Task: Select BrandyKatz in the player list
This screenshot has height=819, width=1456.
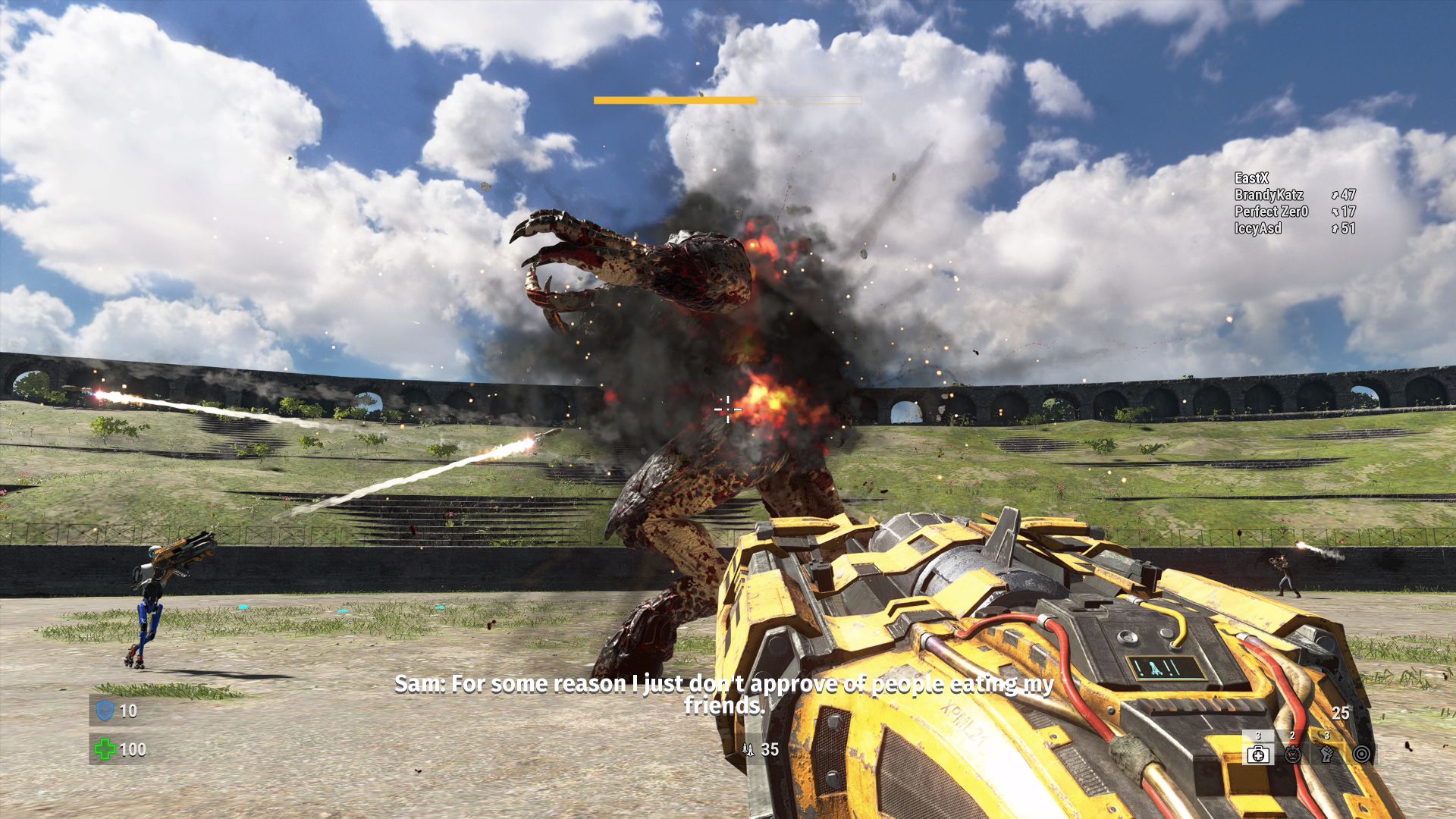Action: point(1269,195)
